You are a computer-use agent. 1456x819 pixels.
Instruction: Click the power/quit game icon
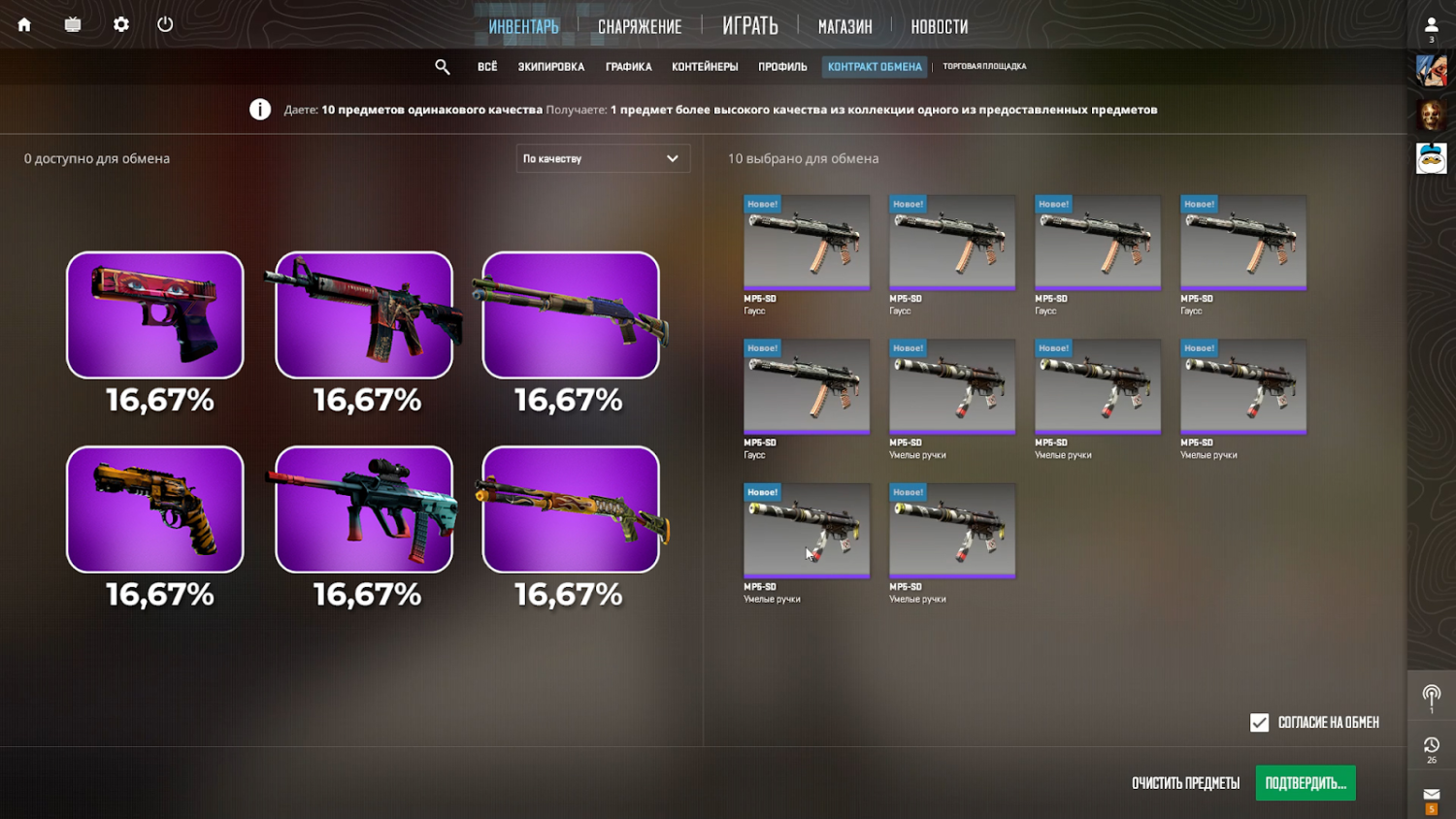165,25
